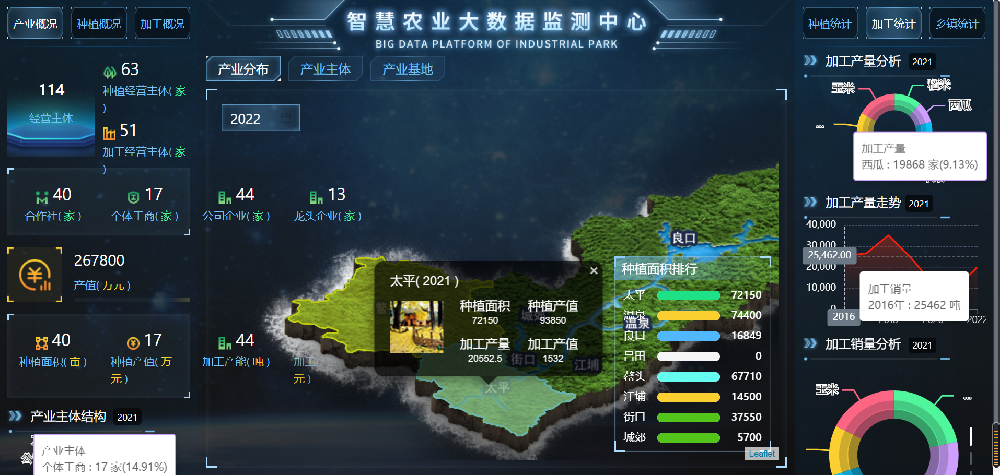Show the 加工概况 view
The height and width of the screenshot is (476, 1000).
click(x=162, y=23)
